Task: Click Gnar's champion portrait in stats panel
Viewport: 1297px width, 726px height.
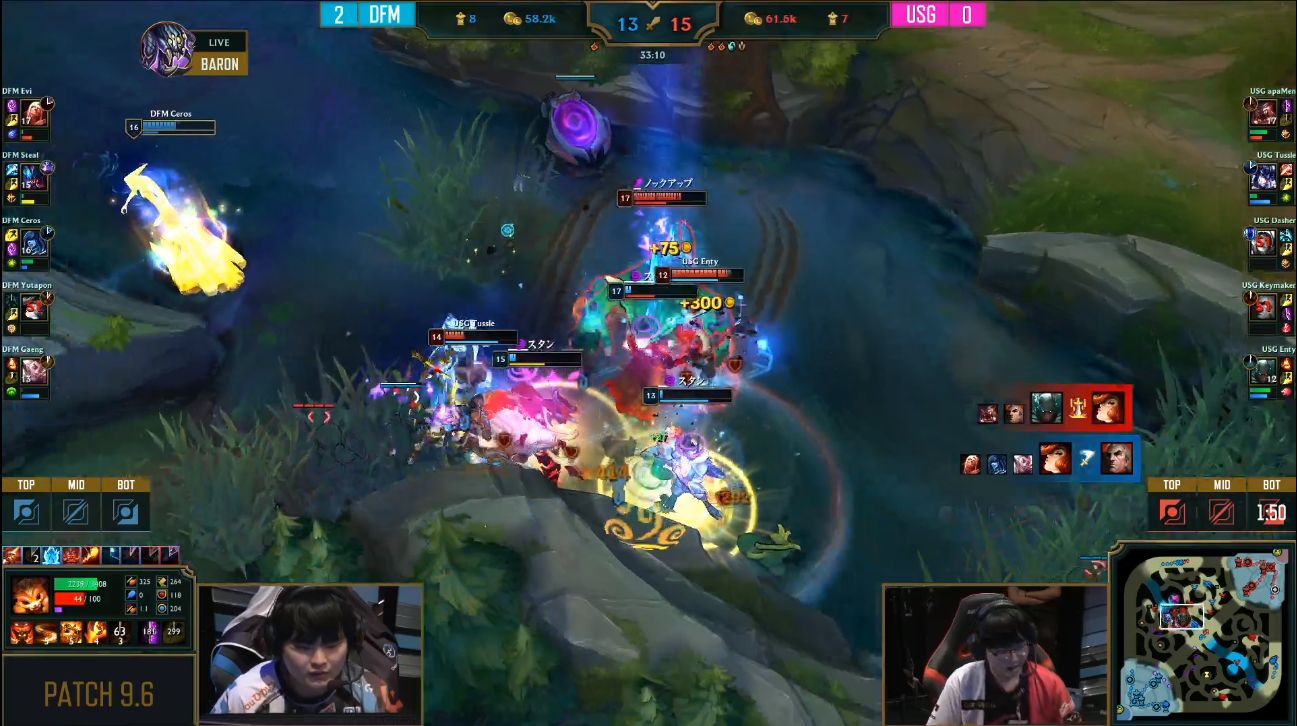Action: (30, 594)
